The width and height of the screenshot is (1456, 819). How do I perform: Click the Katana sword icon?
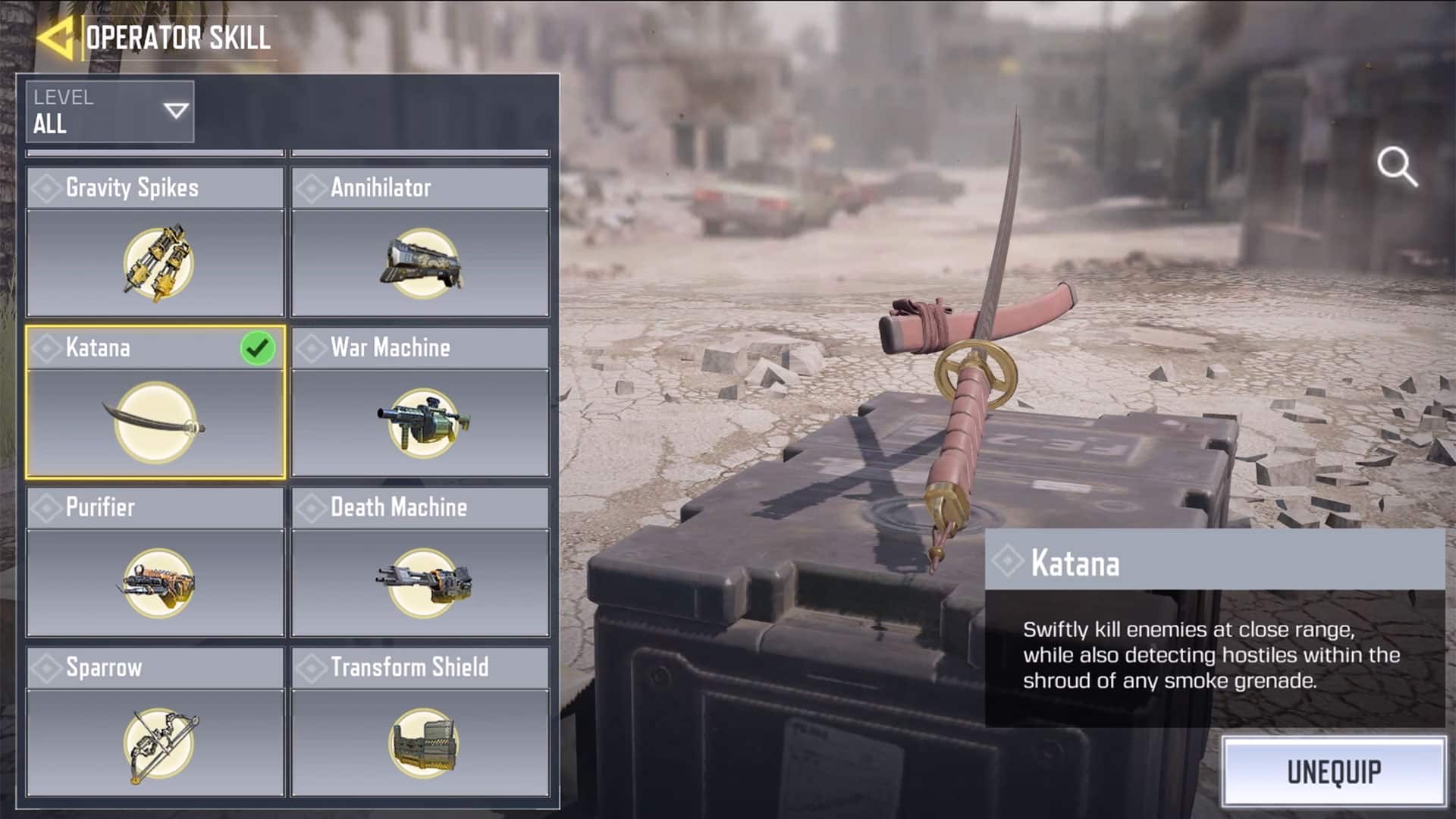(155, 421)
